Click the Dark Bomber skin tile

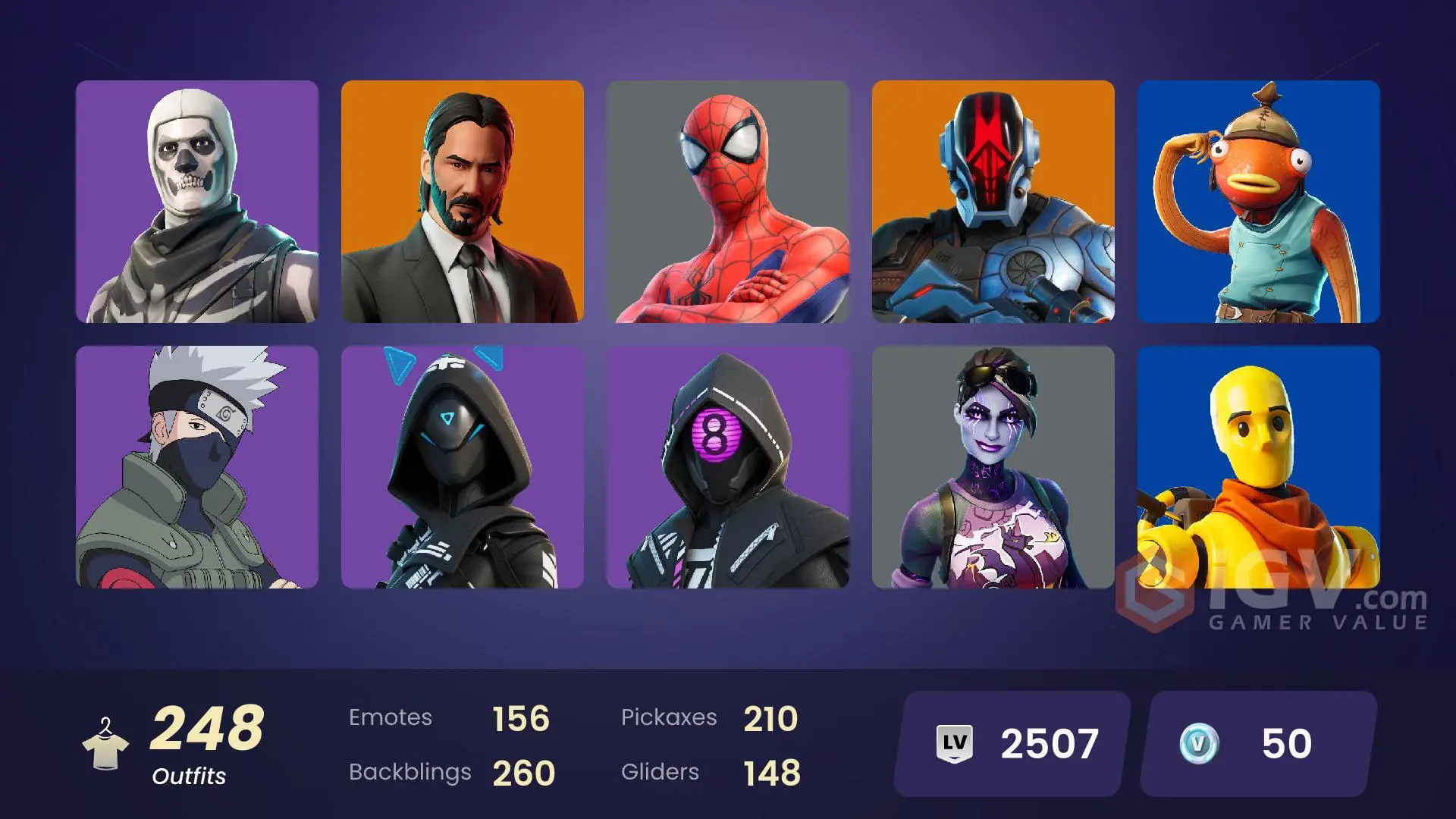pyautogui.click(x=993, y=466)
